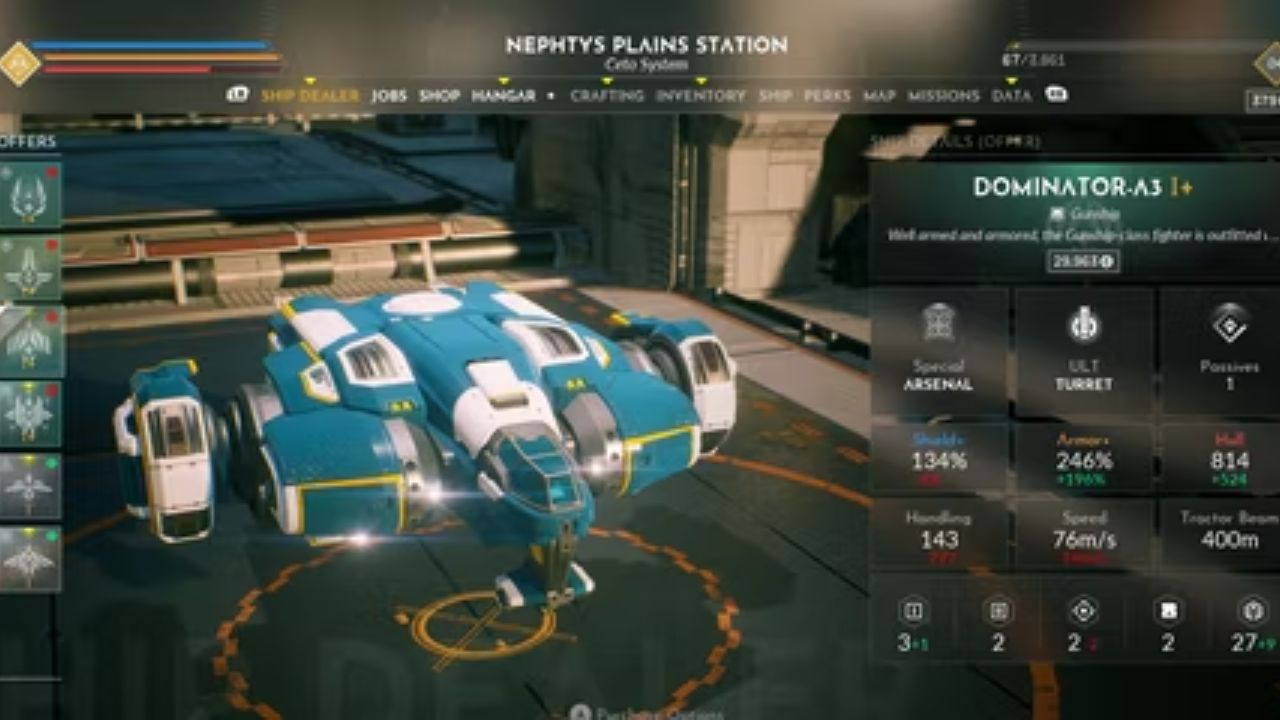Switch to the Ship Dealer tab
This screenshot has height=720, width=1280.
tap(309, 96)
